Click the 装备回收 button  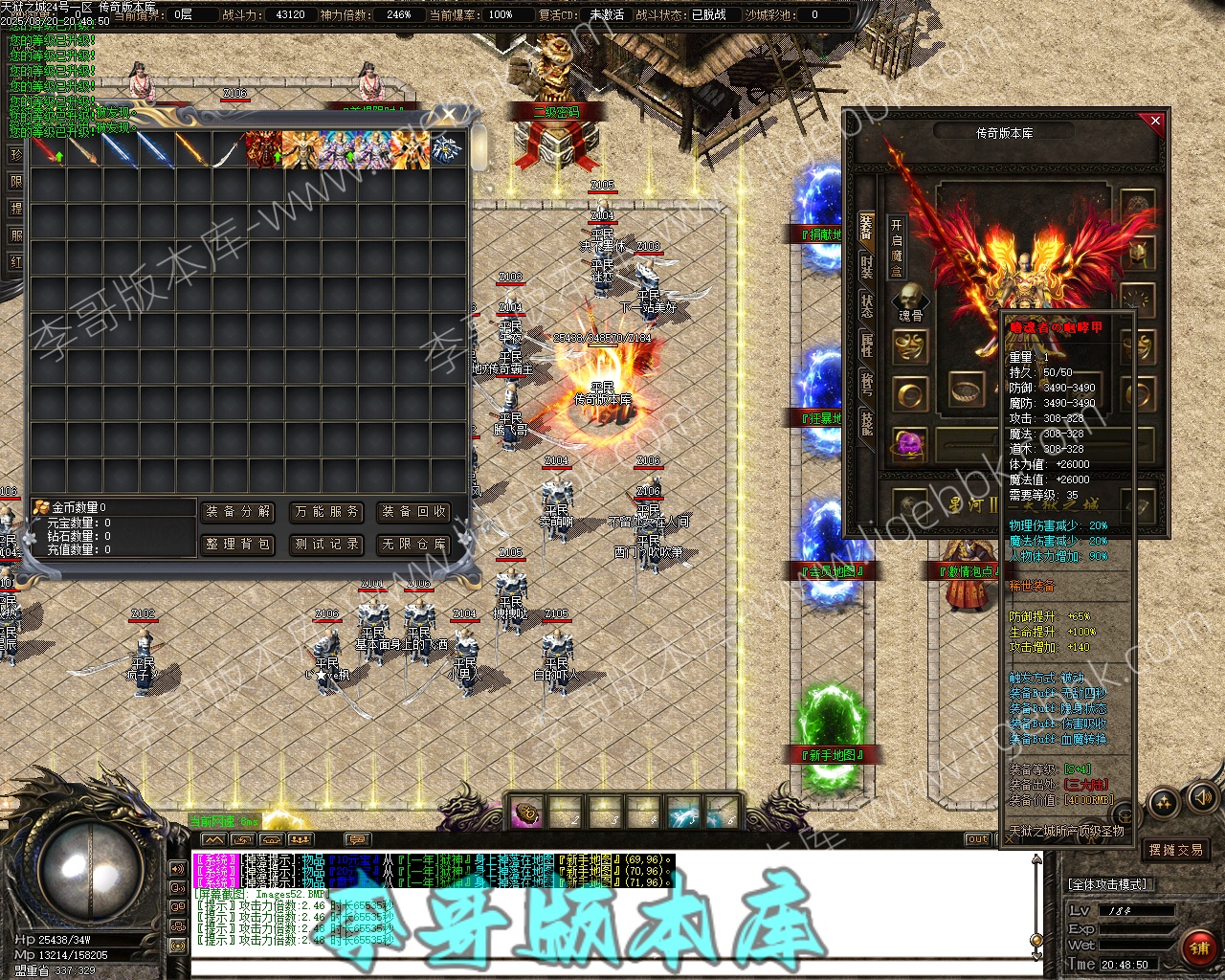click(413, 512)
